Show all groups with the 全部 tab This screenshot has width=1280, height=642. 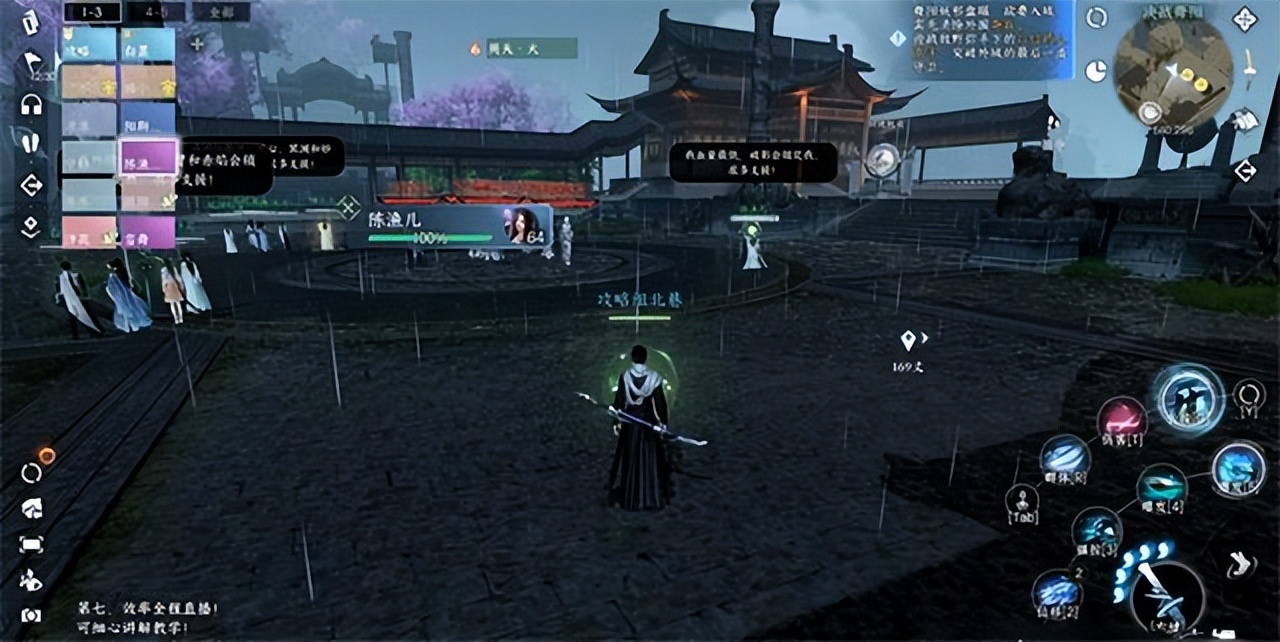(221, 12)
